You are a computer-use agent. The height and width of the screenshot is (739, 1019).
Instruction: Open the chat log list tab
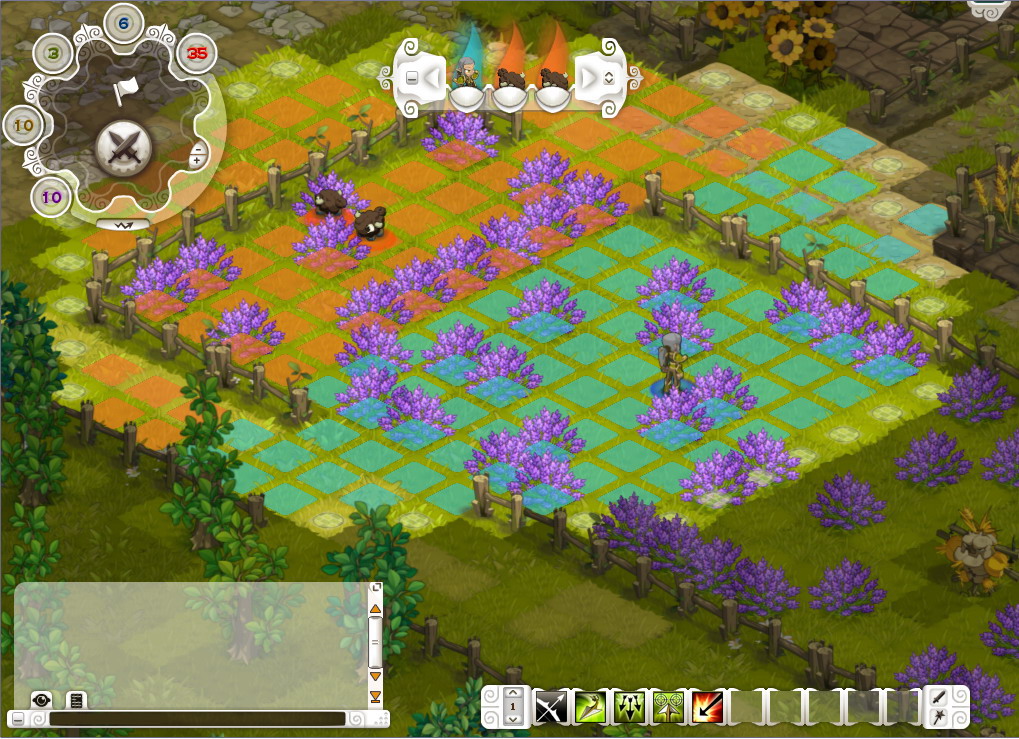pos(76,700)
